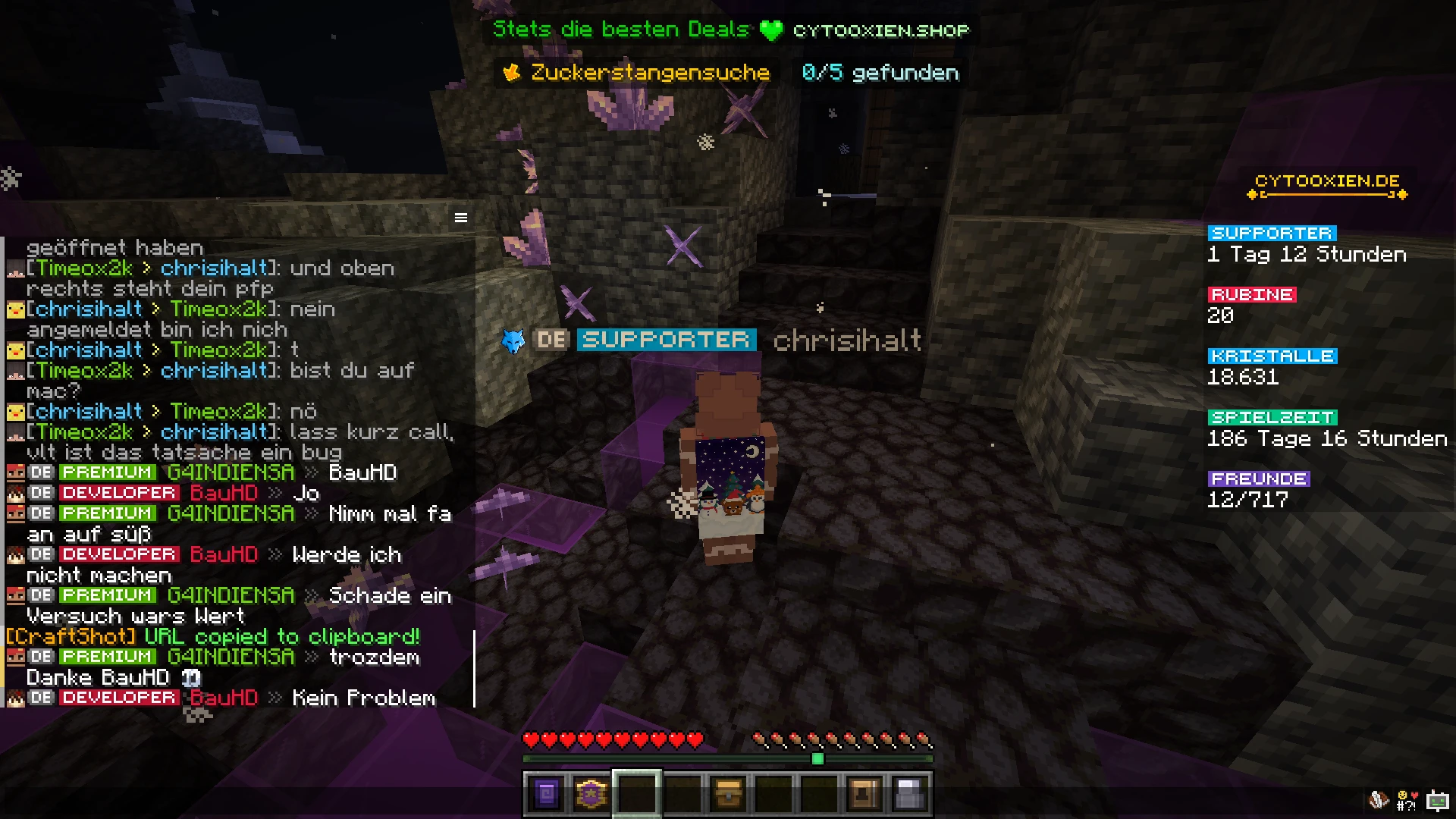Click the RUBINE label on the scoreboard
Screen dimensions: 1456x819
(1251, 295)
